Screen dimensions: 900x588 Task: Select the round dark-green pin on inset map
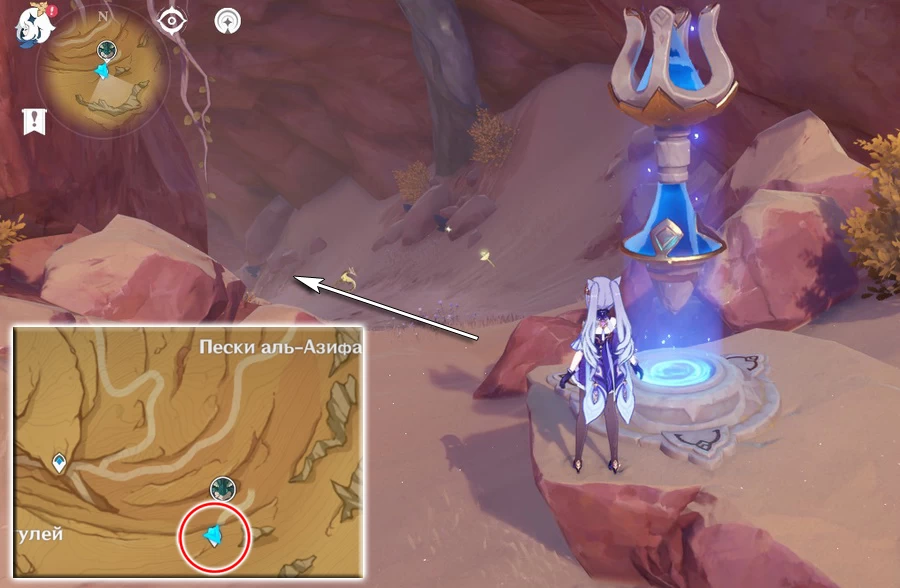tap(222, 488)
